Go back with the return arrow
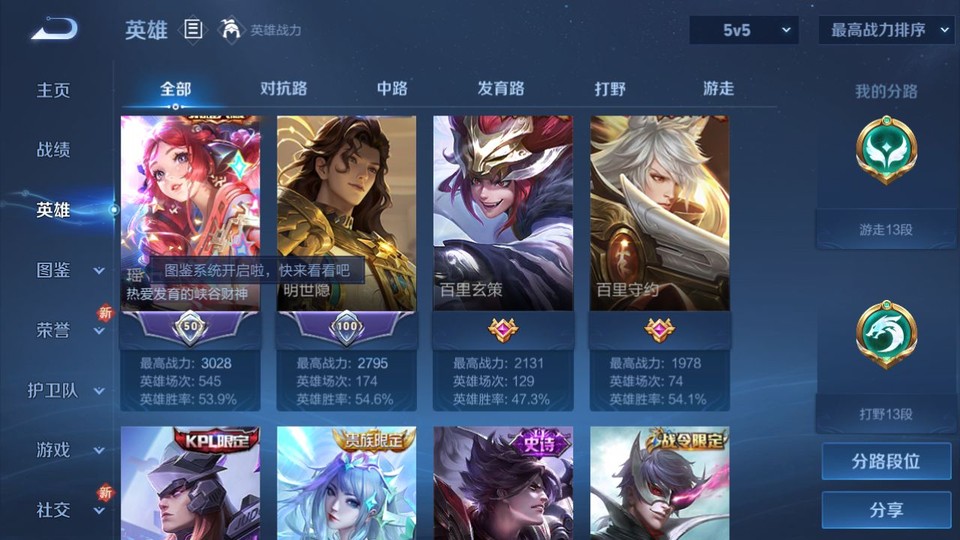The image size is (960, 540). coord(54,30)
